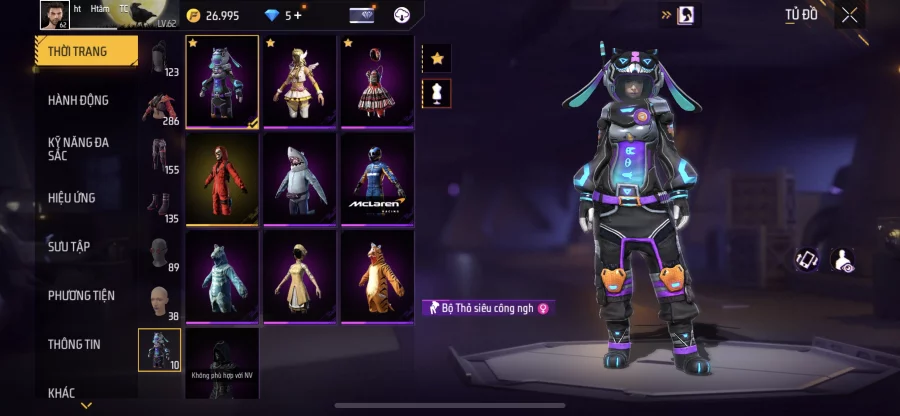Switch to the Hiệu Ứng category
The height and width of the screenshot is (416, 900).
[x=72, y=198]
